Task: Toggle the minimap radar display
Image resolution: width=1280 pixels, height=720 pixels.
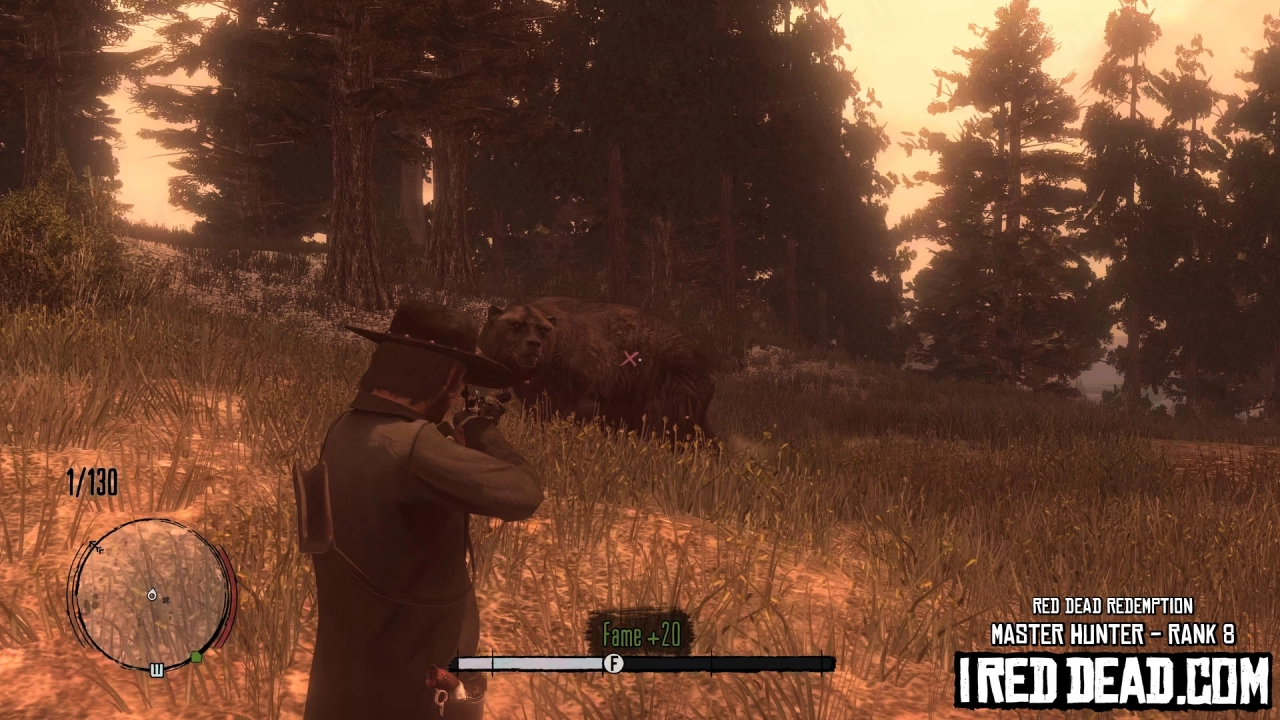Action: [152, 595]
